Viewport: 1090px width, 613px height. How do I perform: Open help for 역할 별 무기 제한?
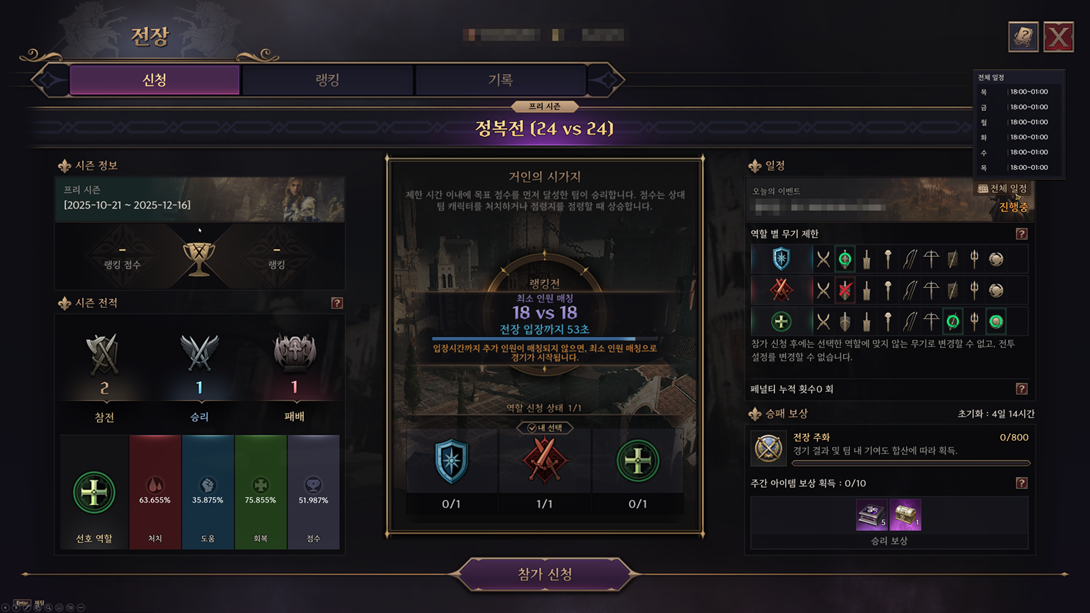click(1021, 234)
